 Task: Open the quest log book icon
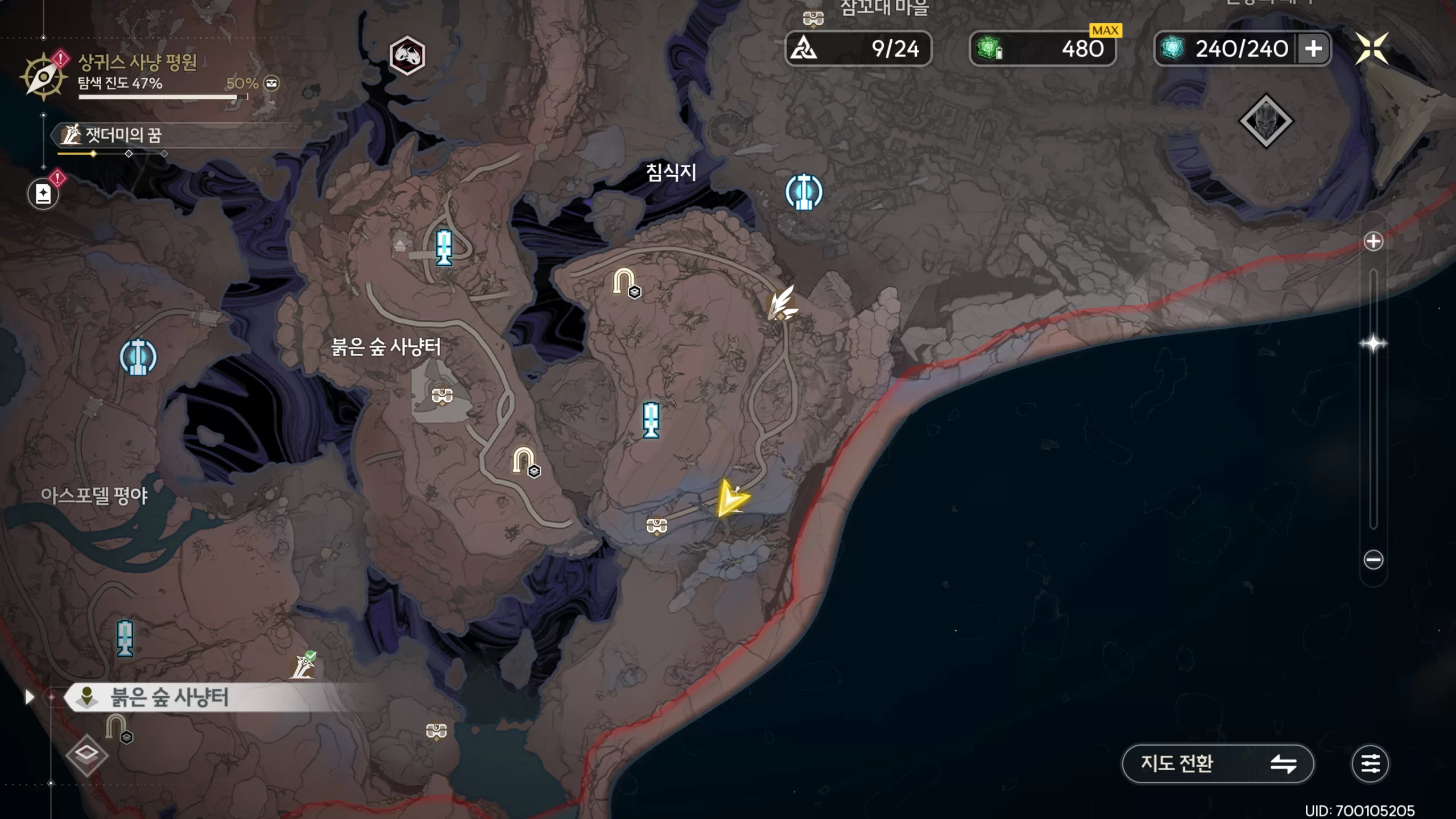43,194
